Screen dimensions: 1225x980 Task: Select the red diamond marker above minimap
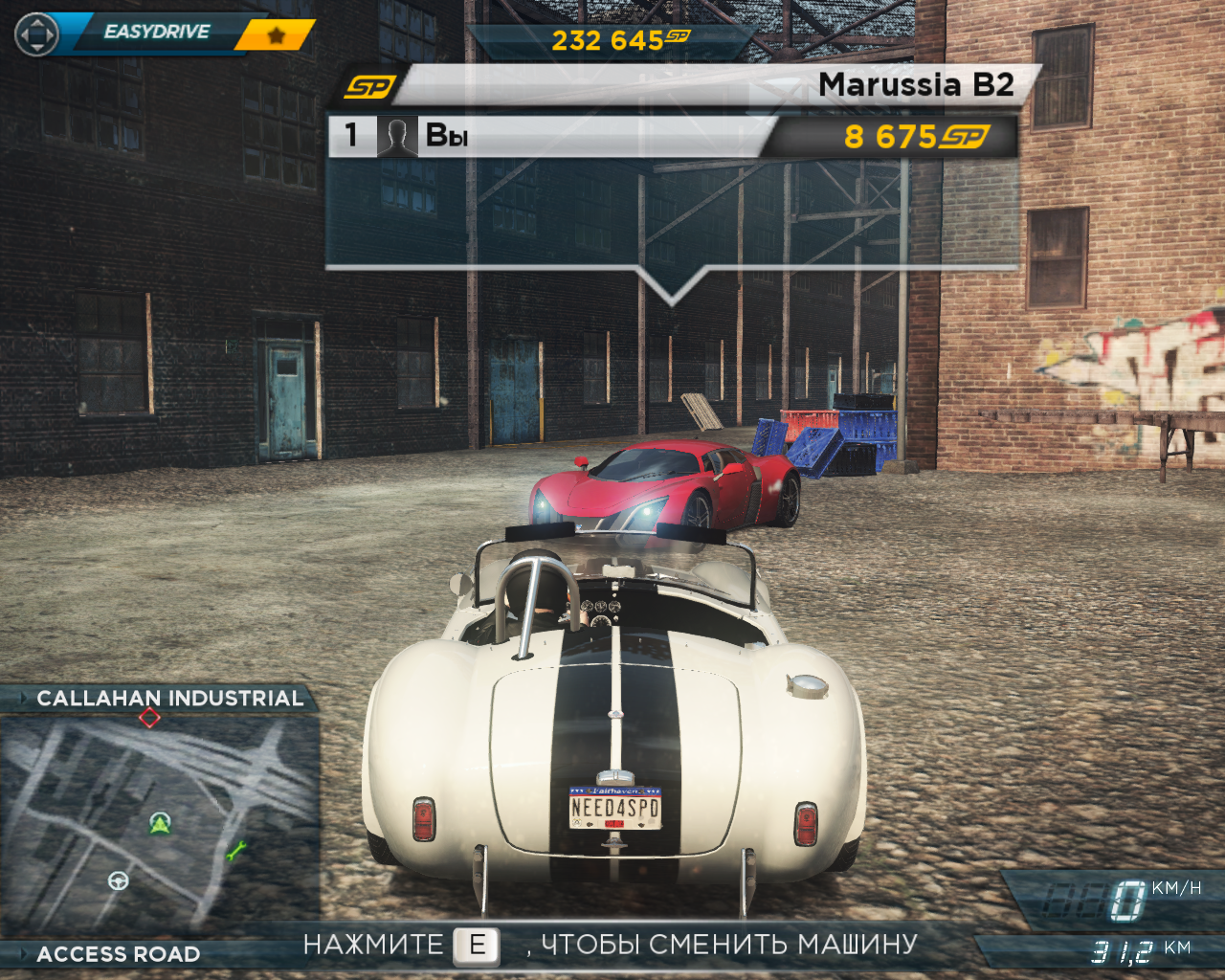pos(149,717)
